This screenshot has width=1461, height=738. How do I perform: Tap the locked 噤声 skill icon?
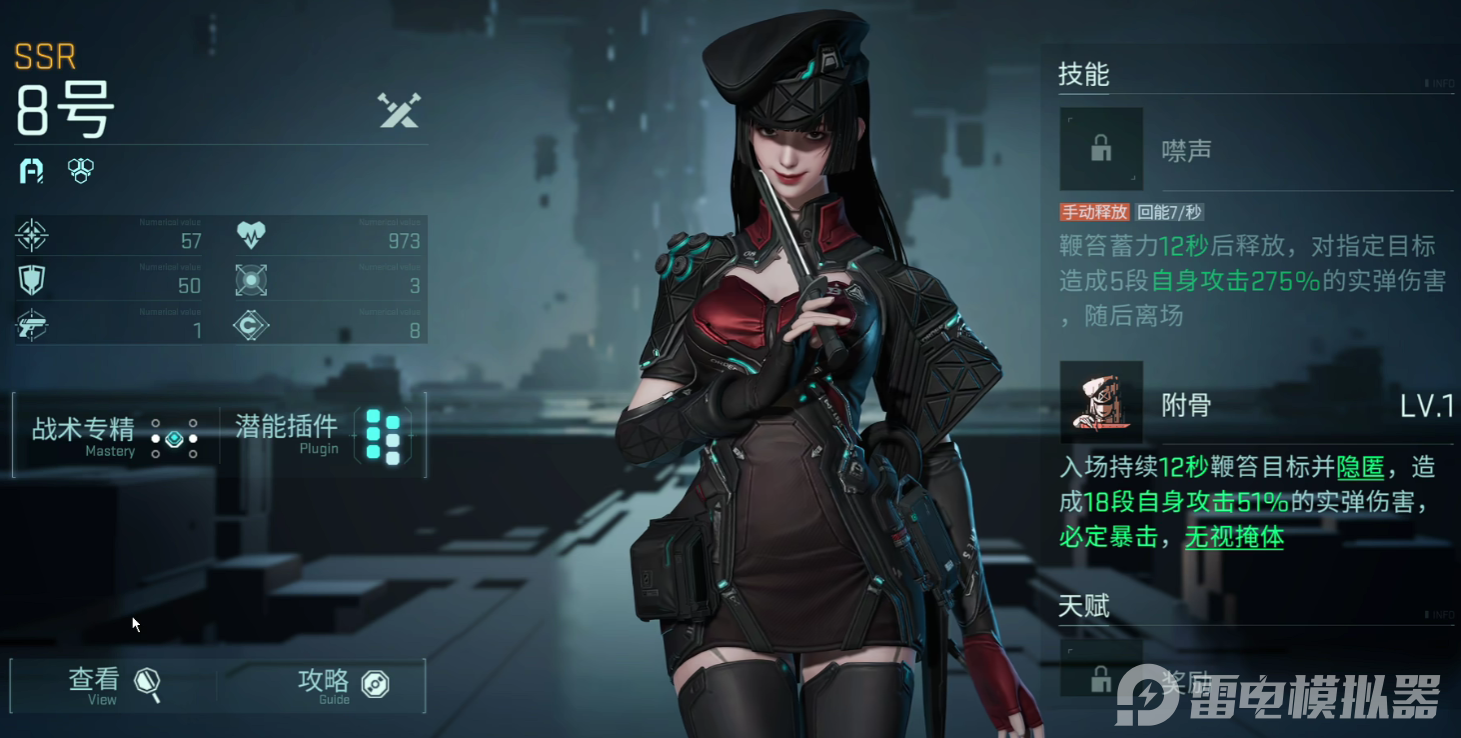pos(1101,150)
